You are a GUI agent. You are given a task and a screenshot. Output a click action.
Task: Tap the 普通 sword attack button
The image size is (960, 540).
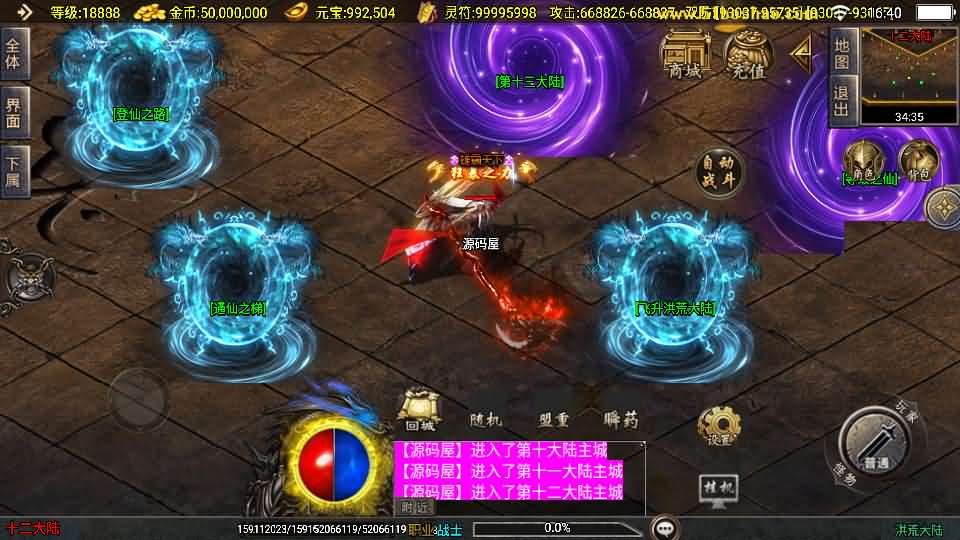876,441
